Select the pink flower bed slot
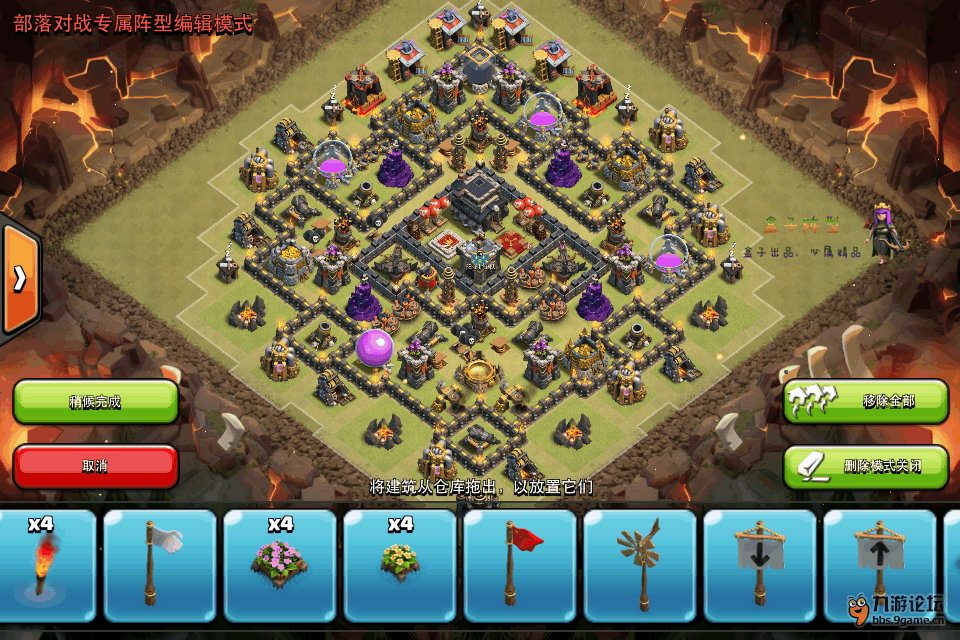Viewport: 960px width, 640px height. pyautogui.click(x=280, y=565)
